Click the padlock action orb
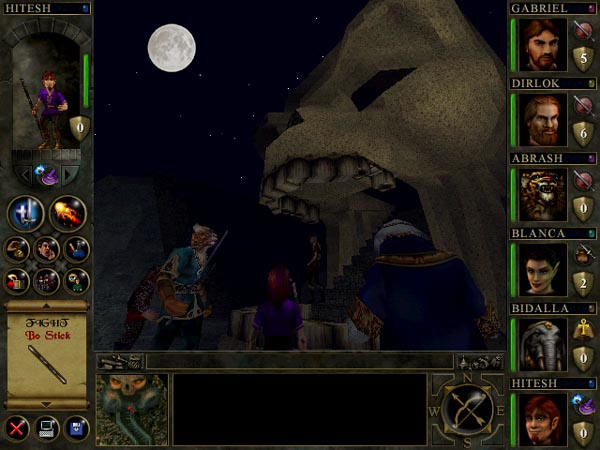The width and height of the screenshot is (600, 450). [17, 280]
